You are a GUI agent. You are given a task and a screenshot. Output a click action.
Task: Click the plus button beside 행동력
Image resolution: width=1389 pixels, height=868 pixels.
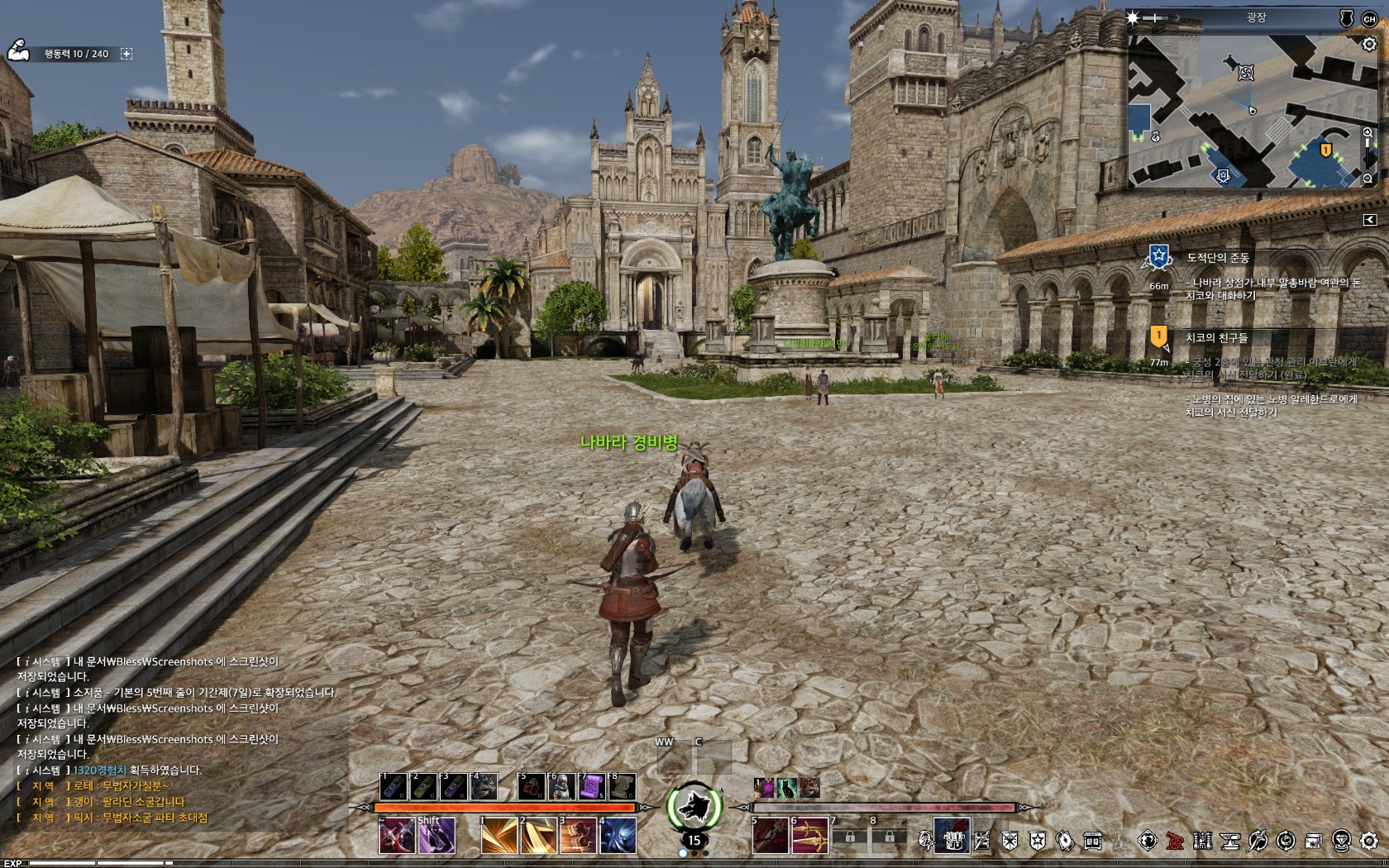coord(126,54)
